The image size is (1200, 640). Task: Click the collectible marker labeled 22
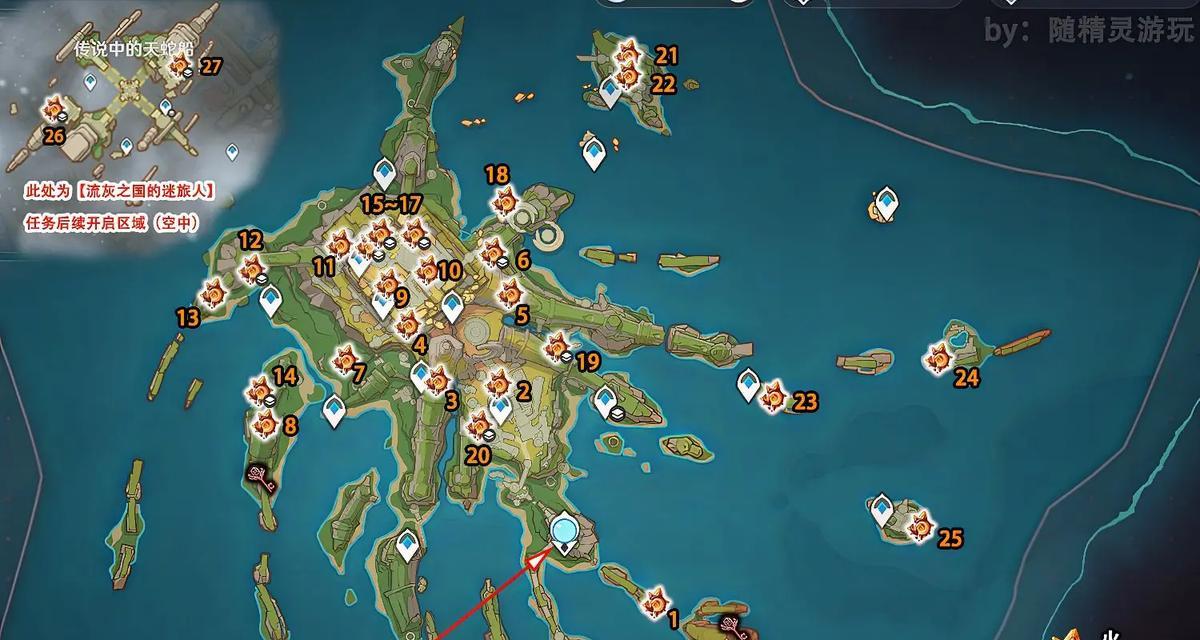click(628, 76)
